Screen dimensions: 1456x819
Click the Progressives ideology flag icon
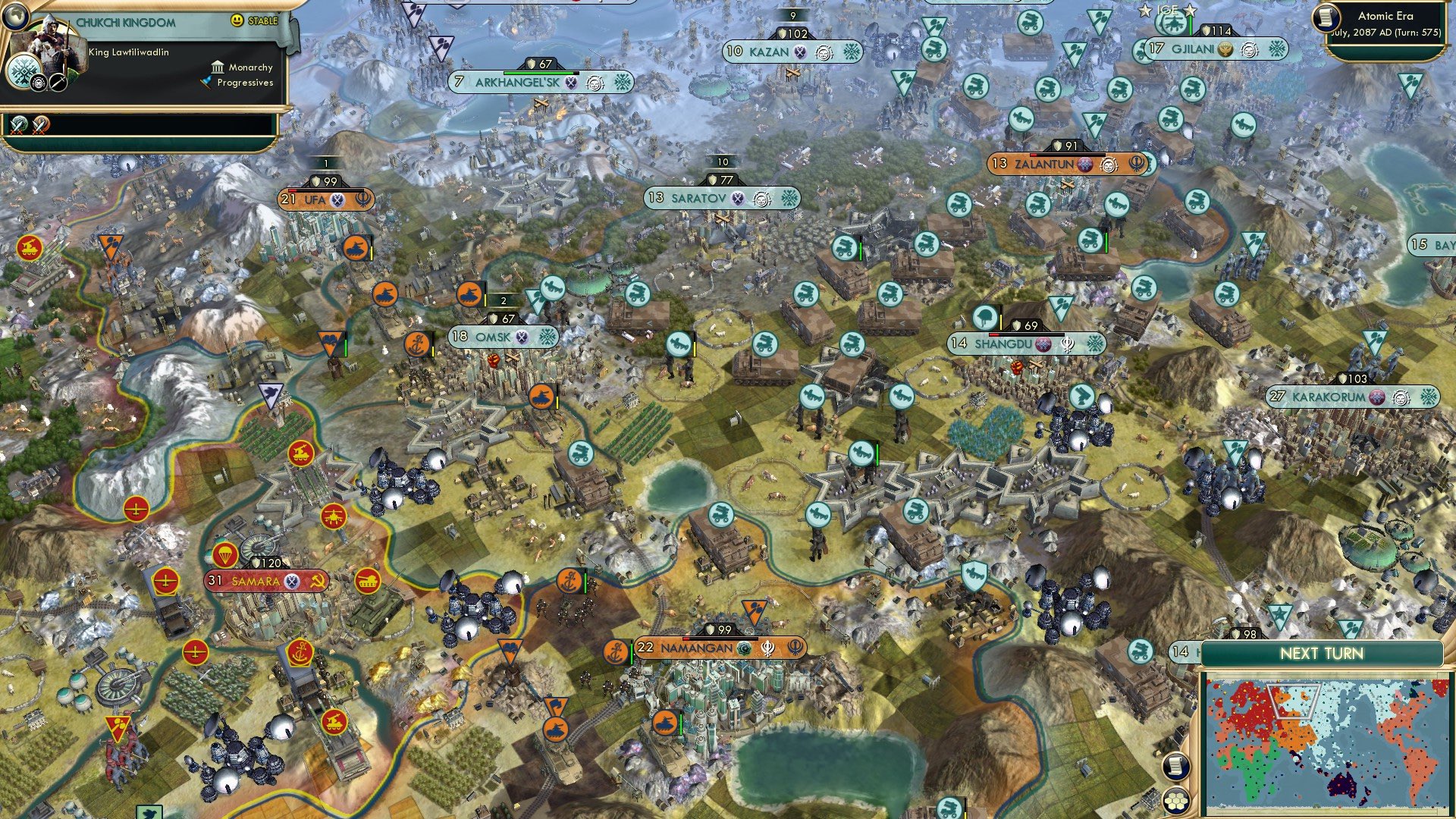click(x=206, y=83)
